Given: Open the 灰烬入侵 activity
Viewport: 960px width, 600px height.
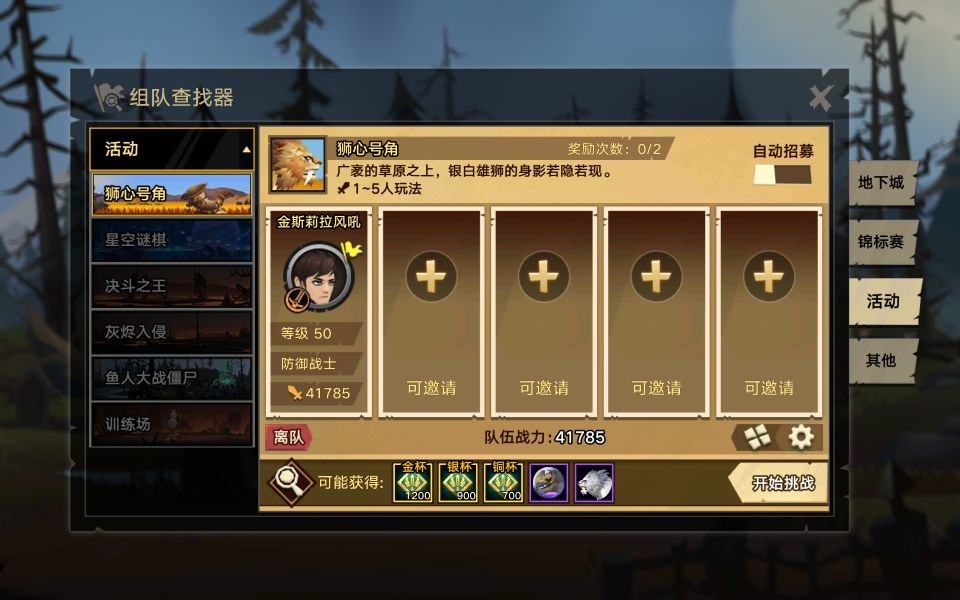Looking at the screenshot, I should 171,332.
